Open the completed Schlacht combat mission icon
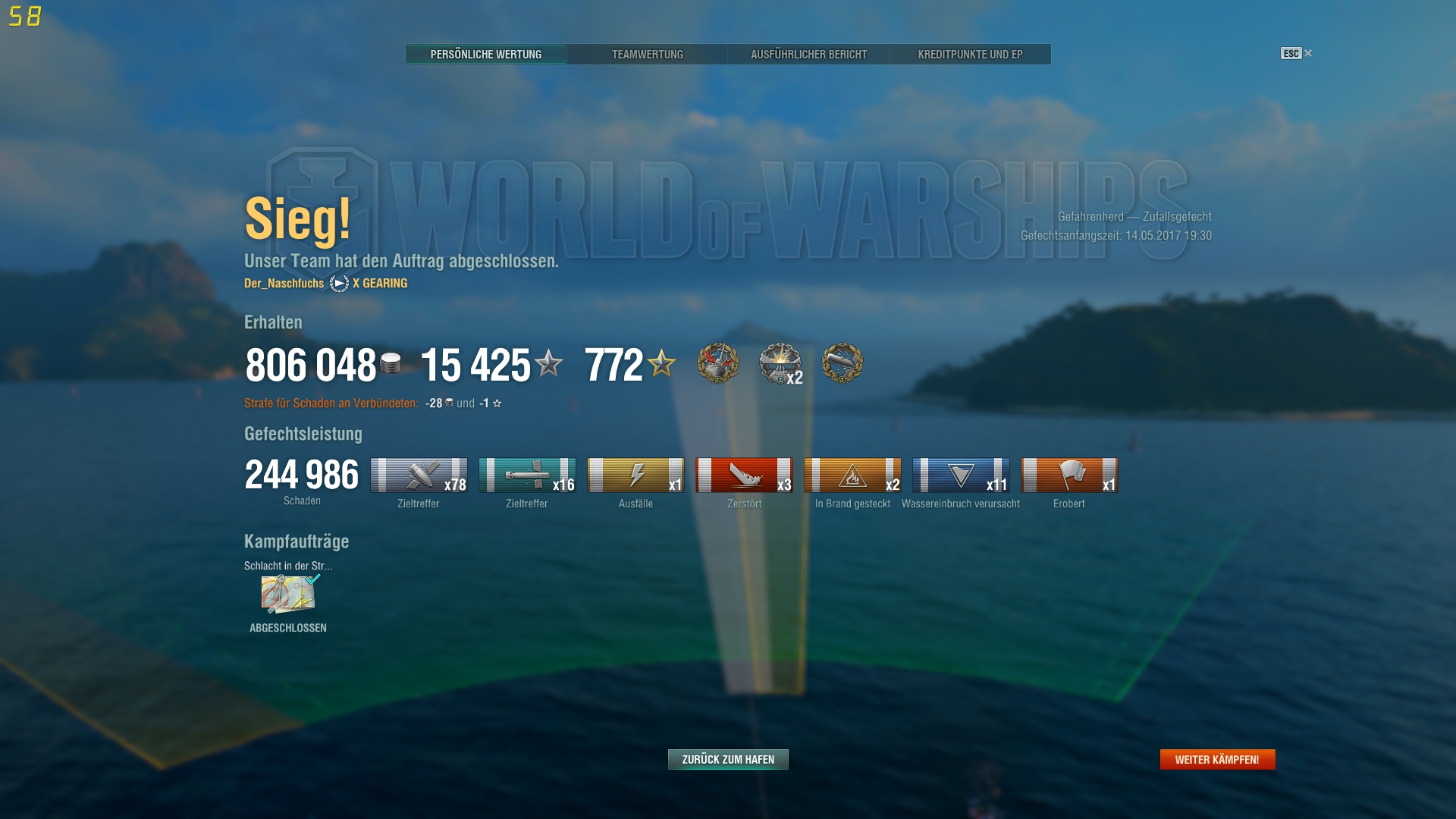The image size is (1456, 819). [288, 594]
